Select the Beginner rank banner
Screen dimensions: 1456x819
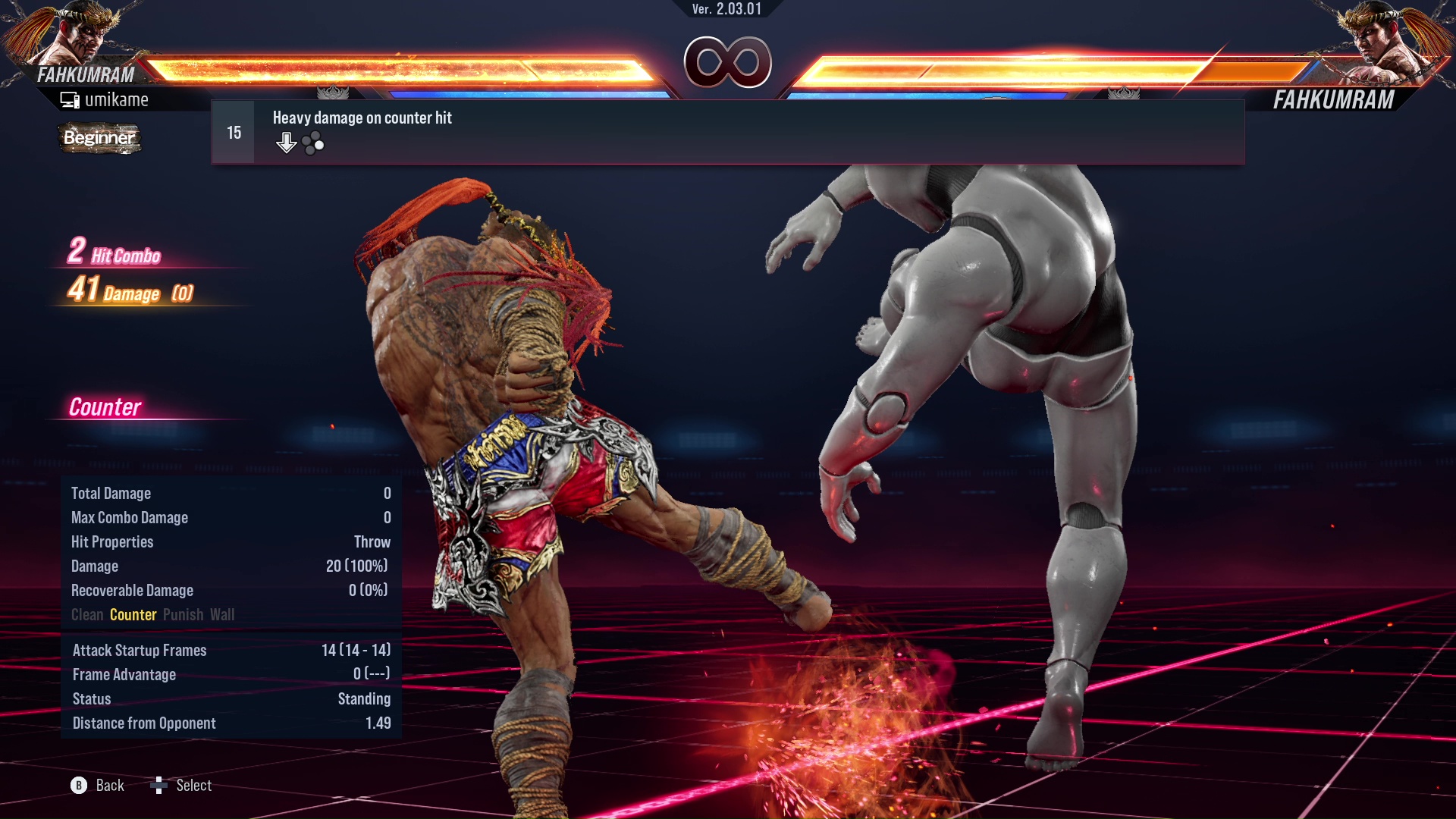[99, 138]
